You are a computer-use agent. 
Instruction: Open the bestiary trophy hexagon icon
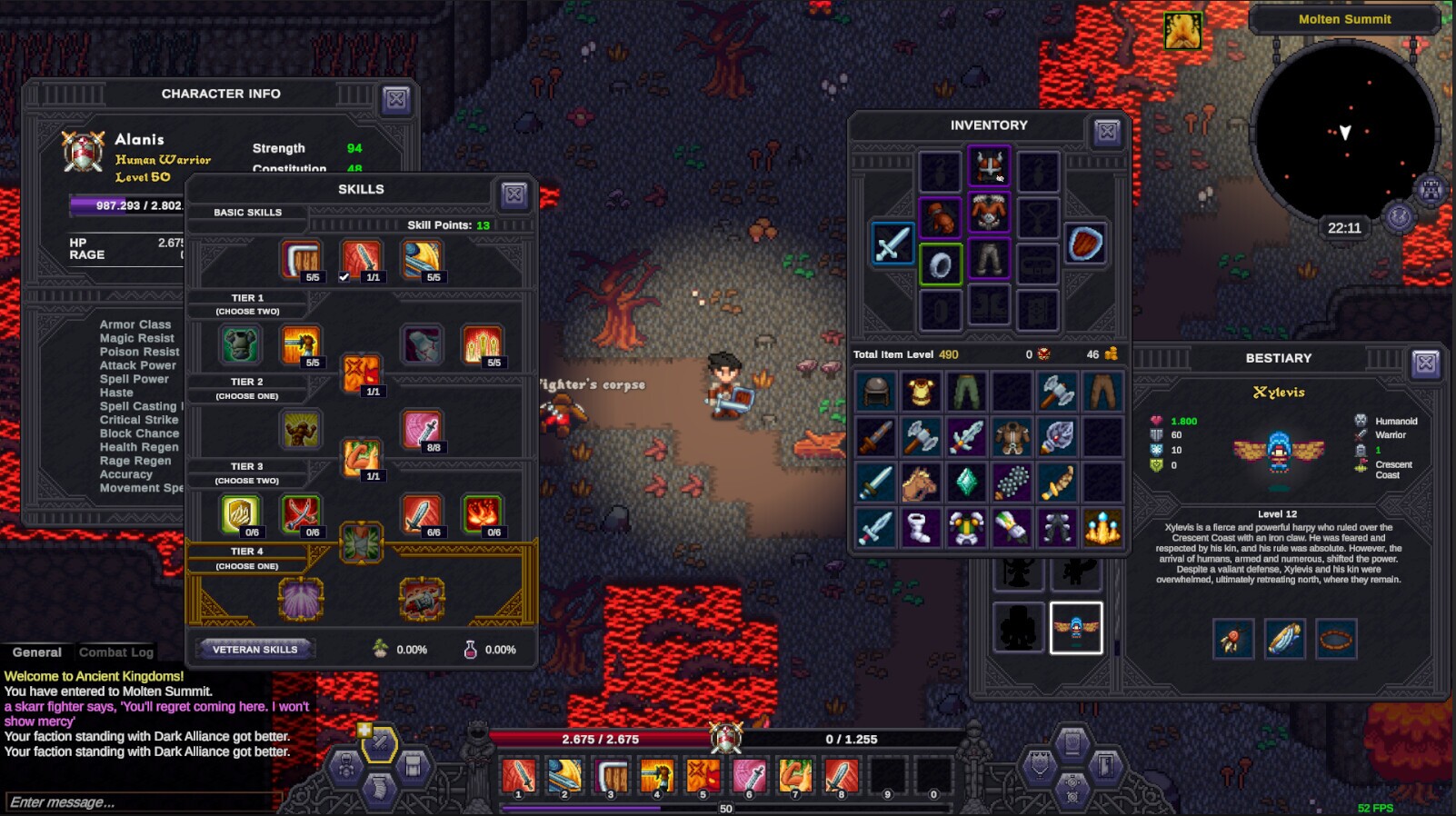(x=1039, y=768)
